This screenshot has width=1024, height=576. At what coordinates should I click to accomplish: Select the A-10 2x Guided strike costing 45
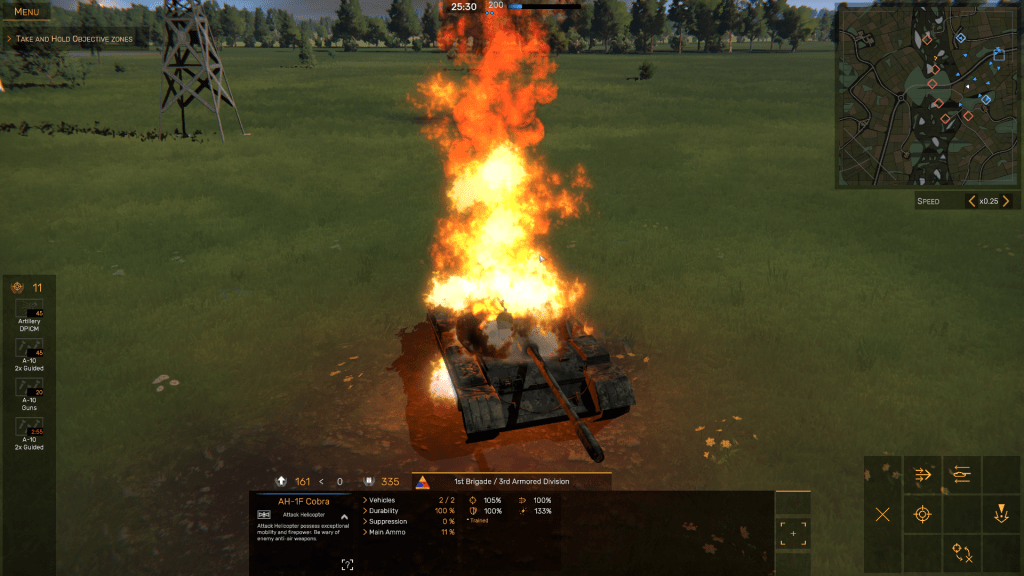click(29, 354)
